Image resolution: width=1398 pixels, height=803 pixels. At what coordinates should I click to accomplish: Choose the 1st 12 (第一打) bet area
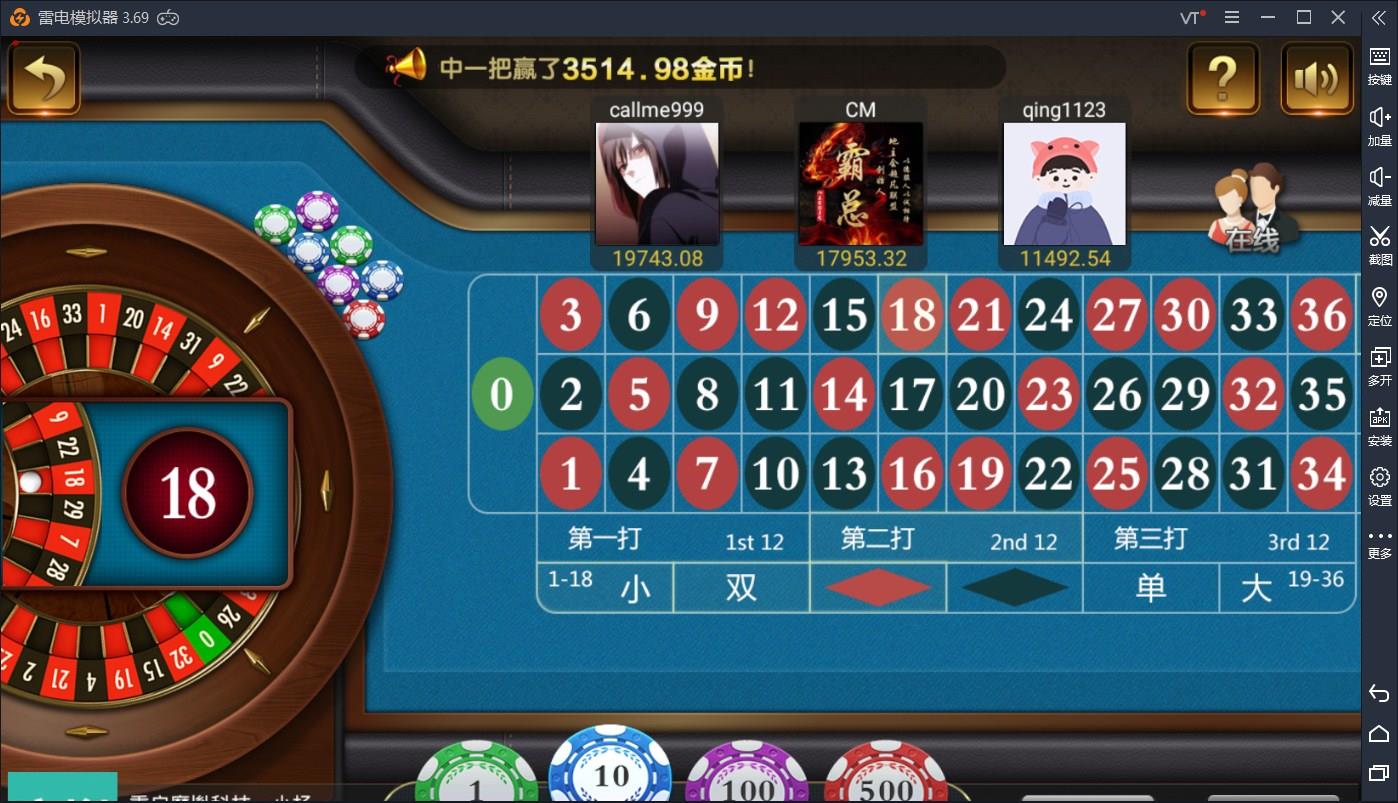click(674, 539)
